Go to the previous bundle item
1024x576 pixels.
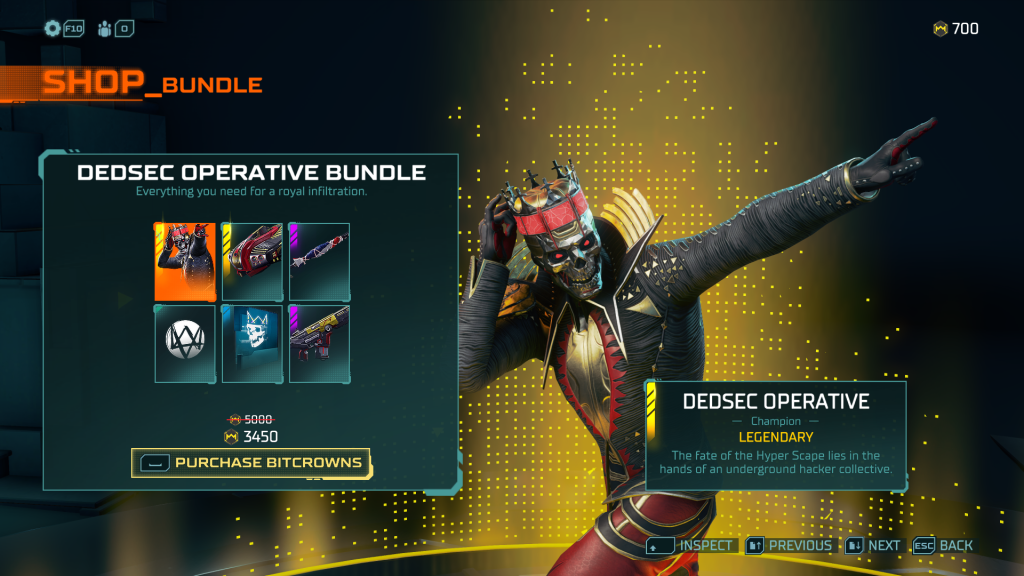[789, 546]
